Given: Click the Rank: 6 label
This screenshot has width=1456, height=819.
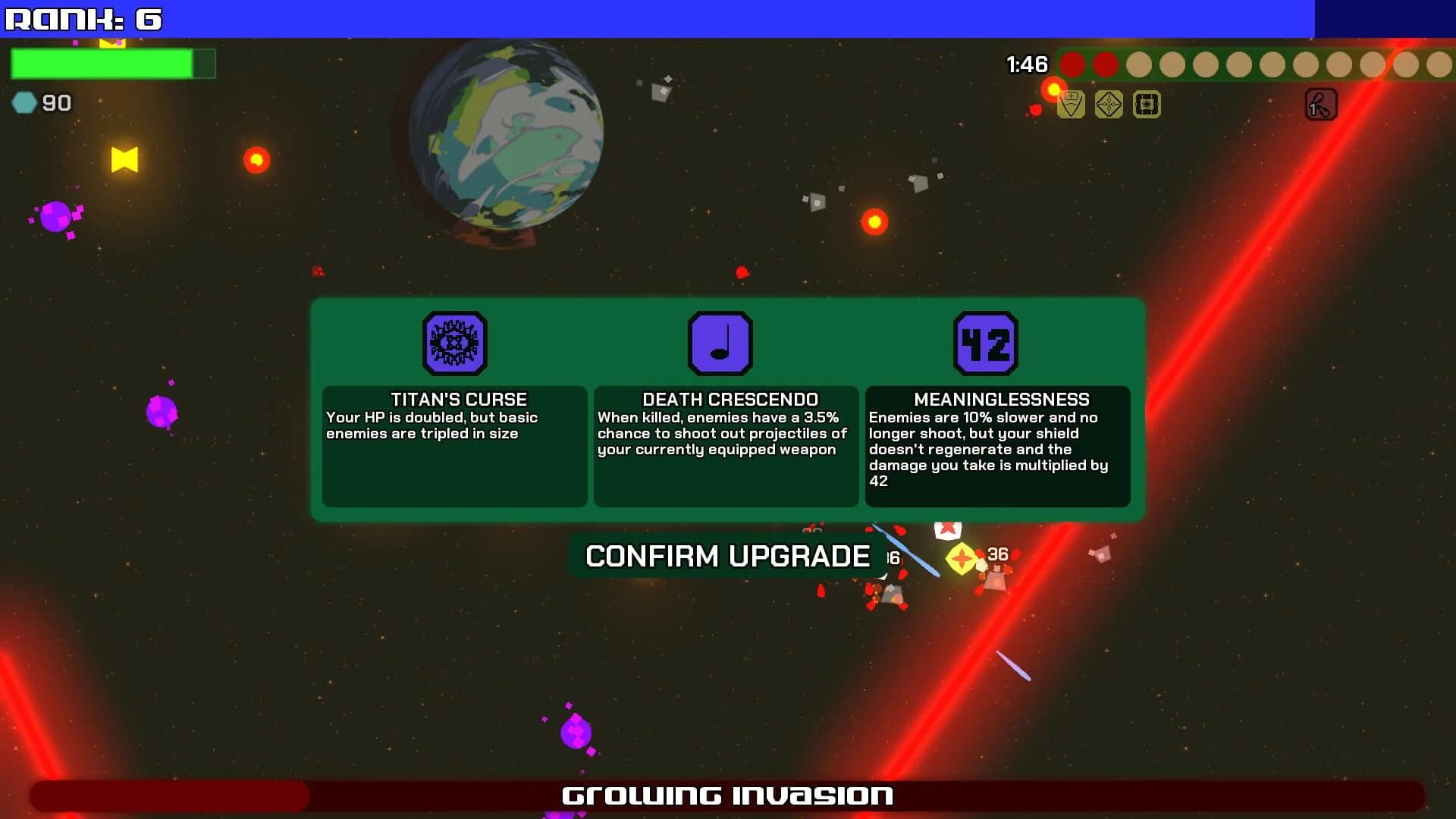Looking at the screenshot, I should pyautogui.click(x=83, y=20).
